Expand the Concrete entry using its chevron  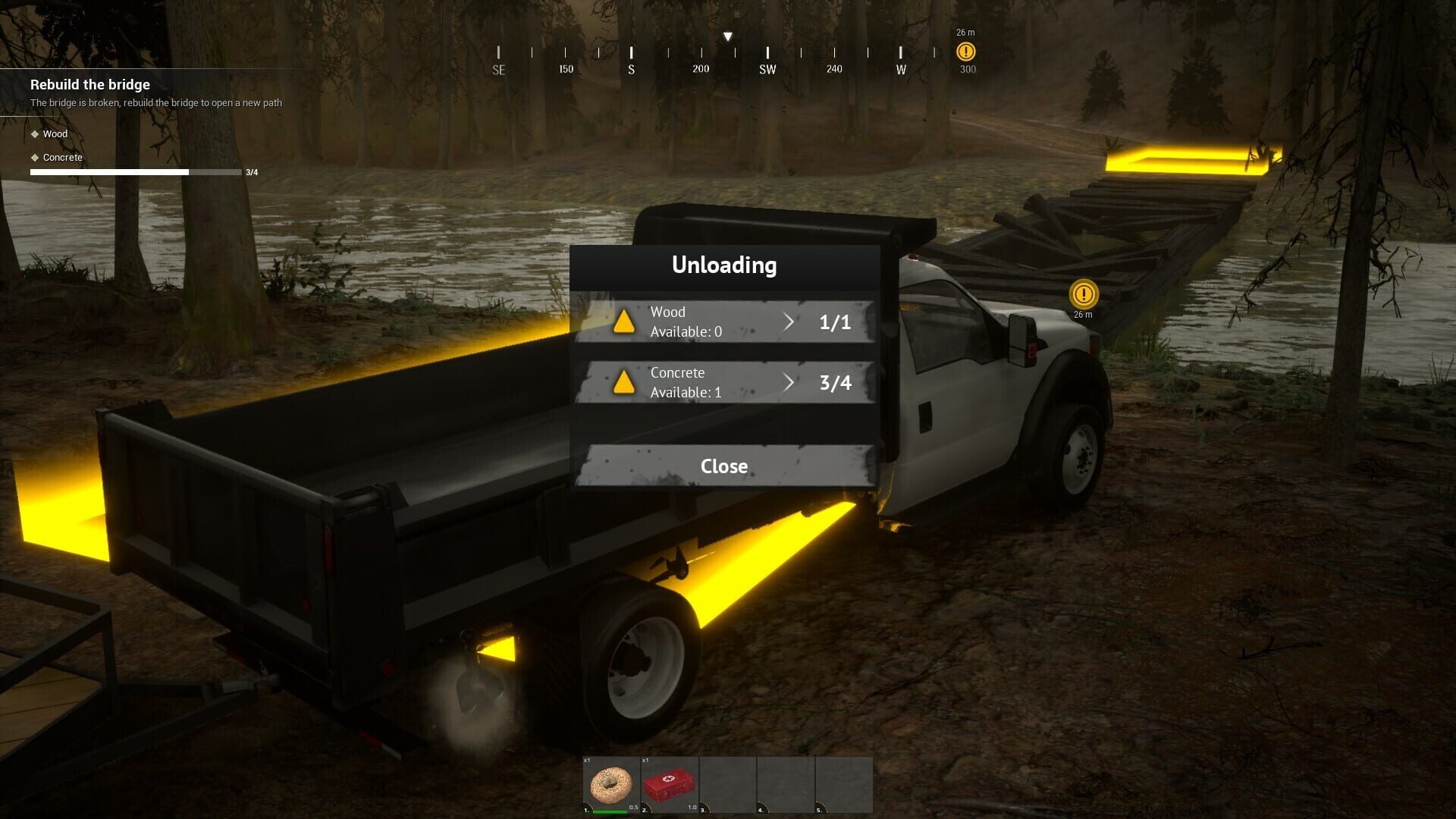click(789, 383)
